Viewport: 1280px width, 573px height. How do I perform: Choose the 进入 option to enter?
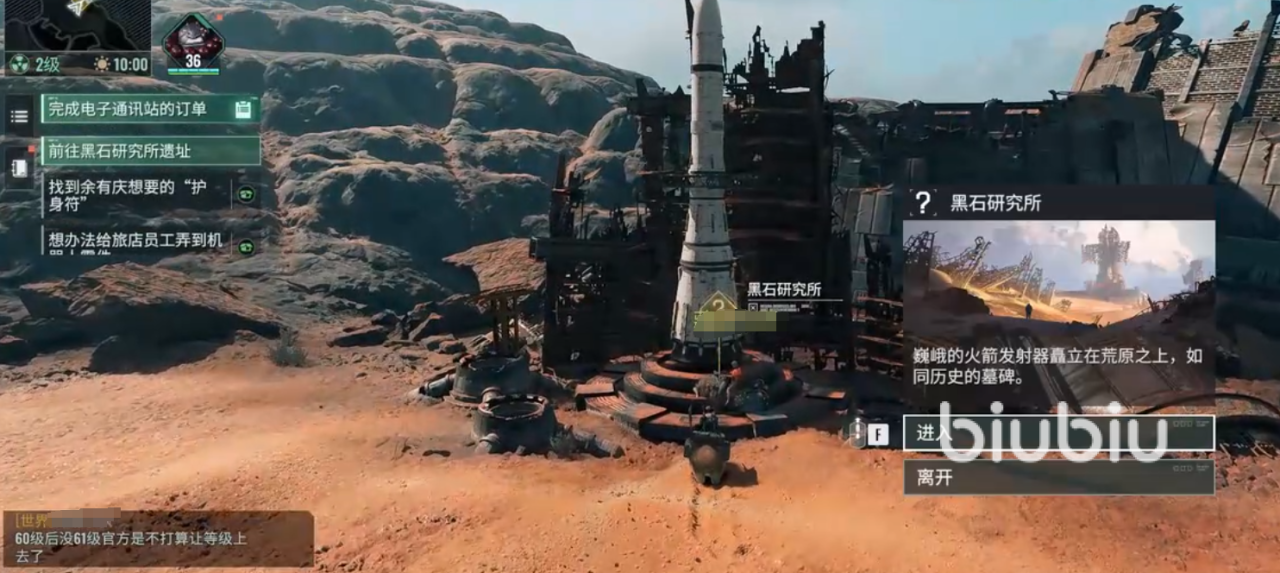[x=1058, y=433]
